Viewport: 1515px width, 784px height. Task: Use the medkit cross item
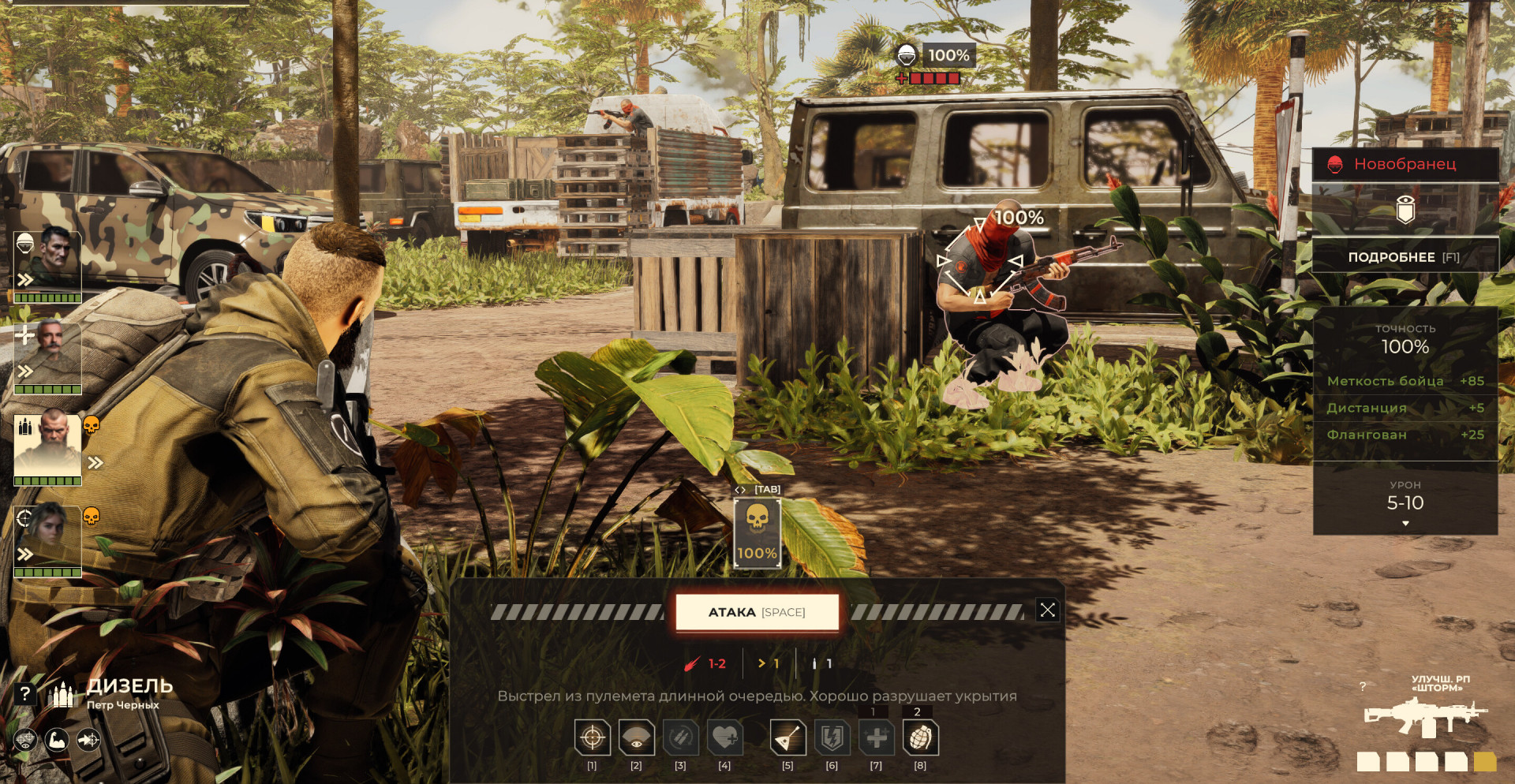pos(876,738)
